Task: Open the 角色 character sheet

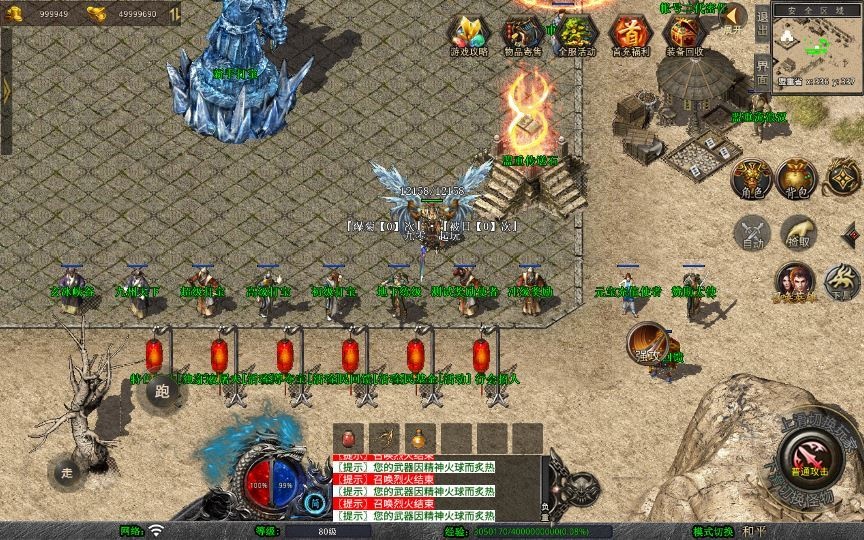Action: pyautogui.click(x=753, y=179)
